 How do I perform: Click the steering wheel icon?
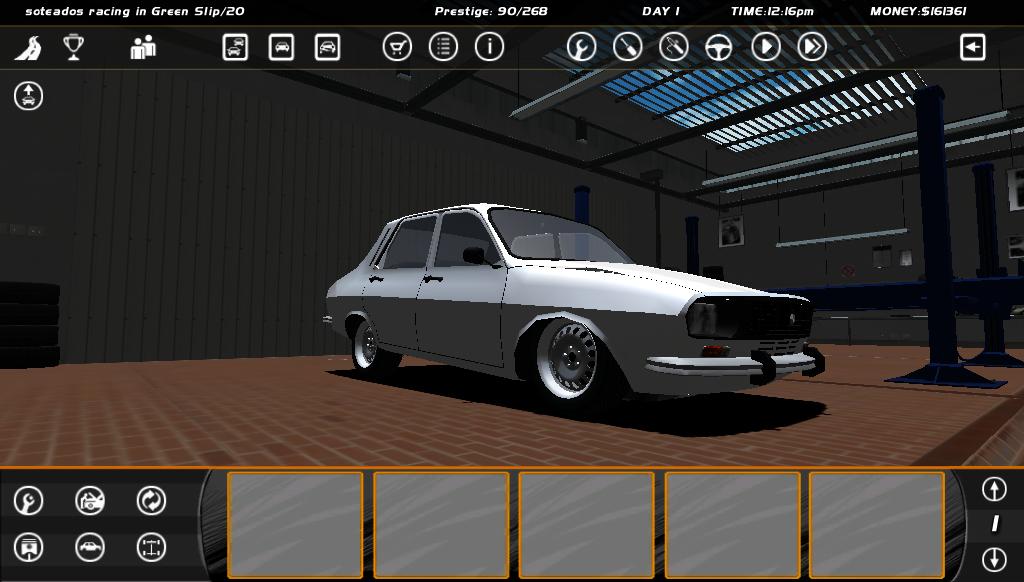pos(720,47)
